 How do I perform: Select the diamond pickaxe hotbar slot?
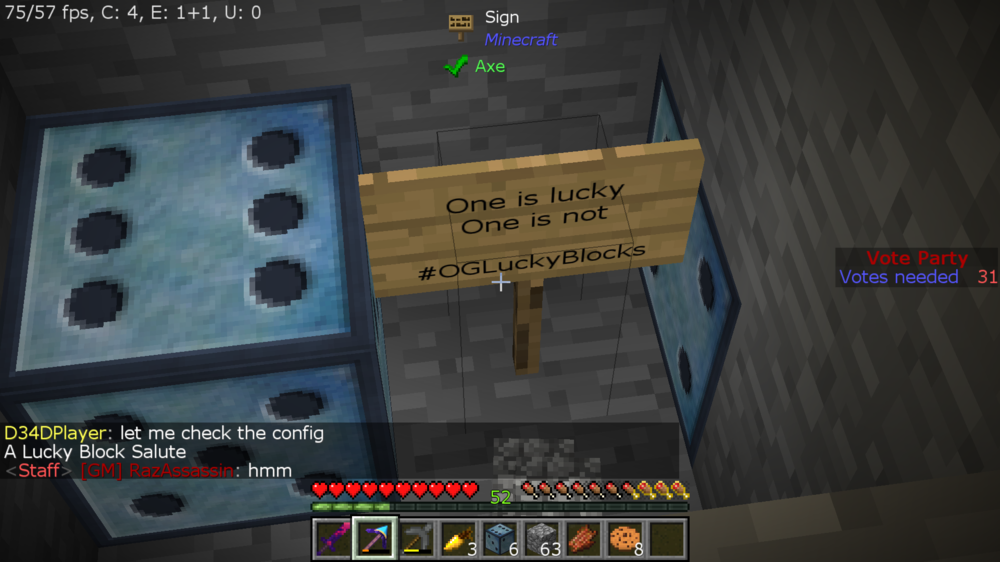[375, 539]
